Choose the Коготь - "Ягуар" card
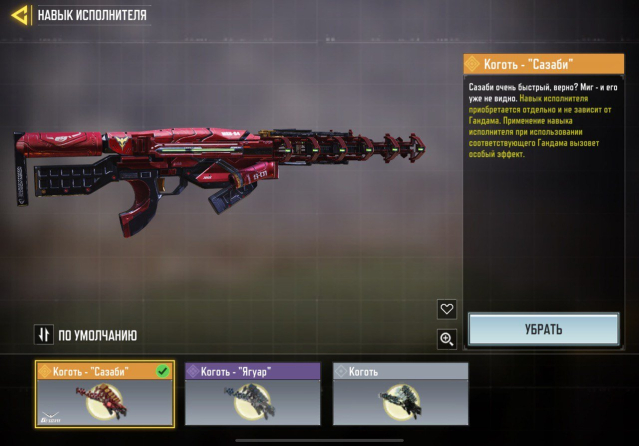639x446 pixels. 253,393
